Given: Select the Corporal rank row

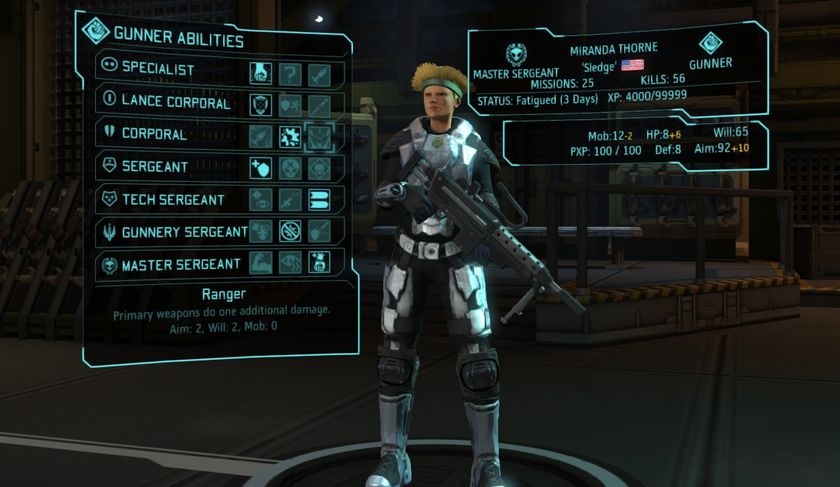Looking at the screenshot, I should [153, 134].
